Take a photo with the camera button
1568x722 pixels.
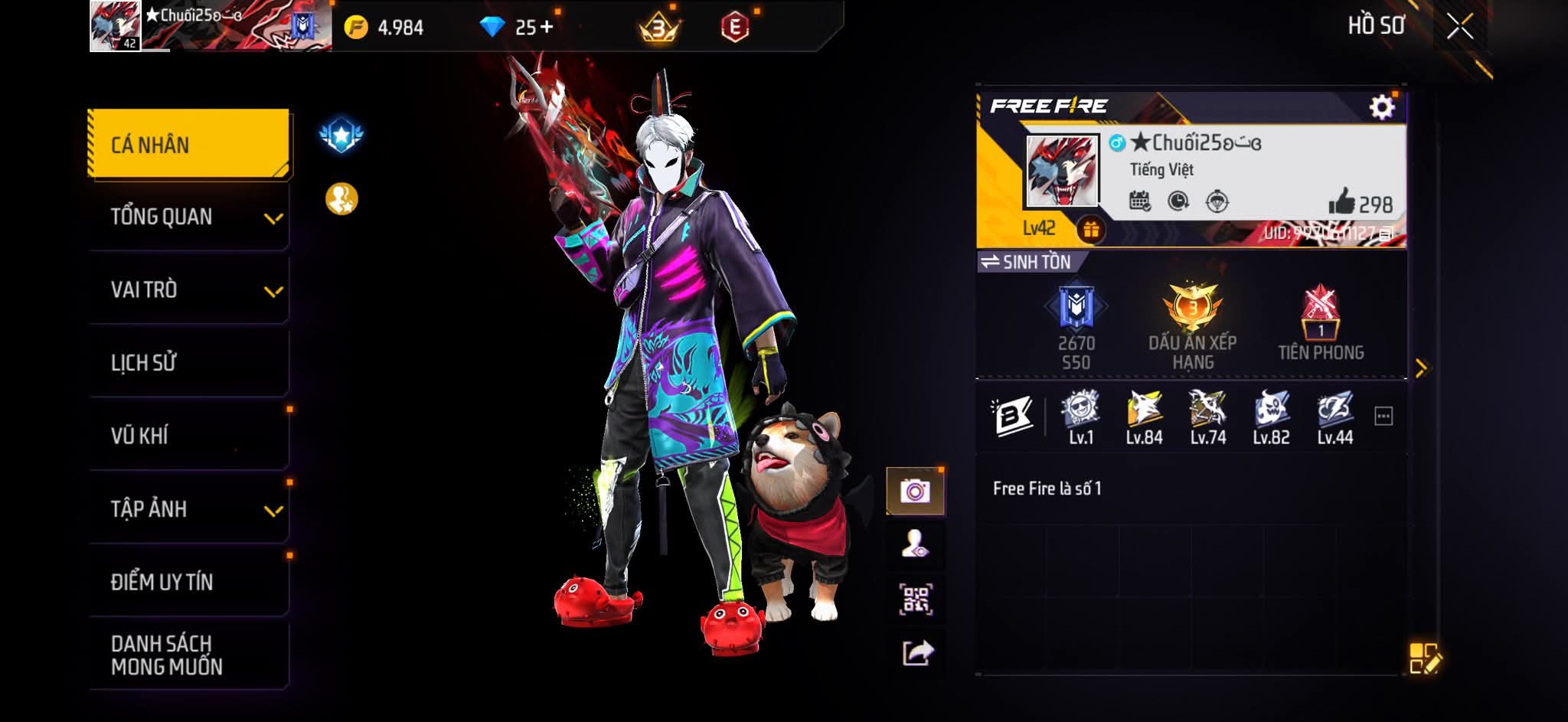pos(915,491)
